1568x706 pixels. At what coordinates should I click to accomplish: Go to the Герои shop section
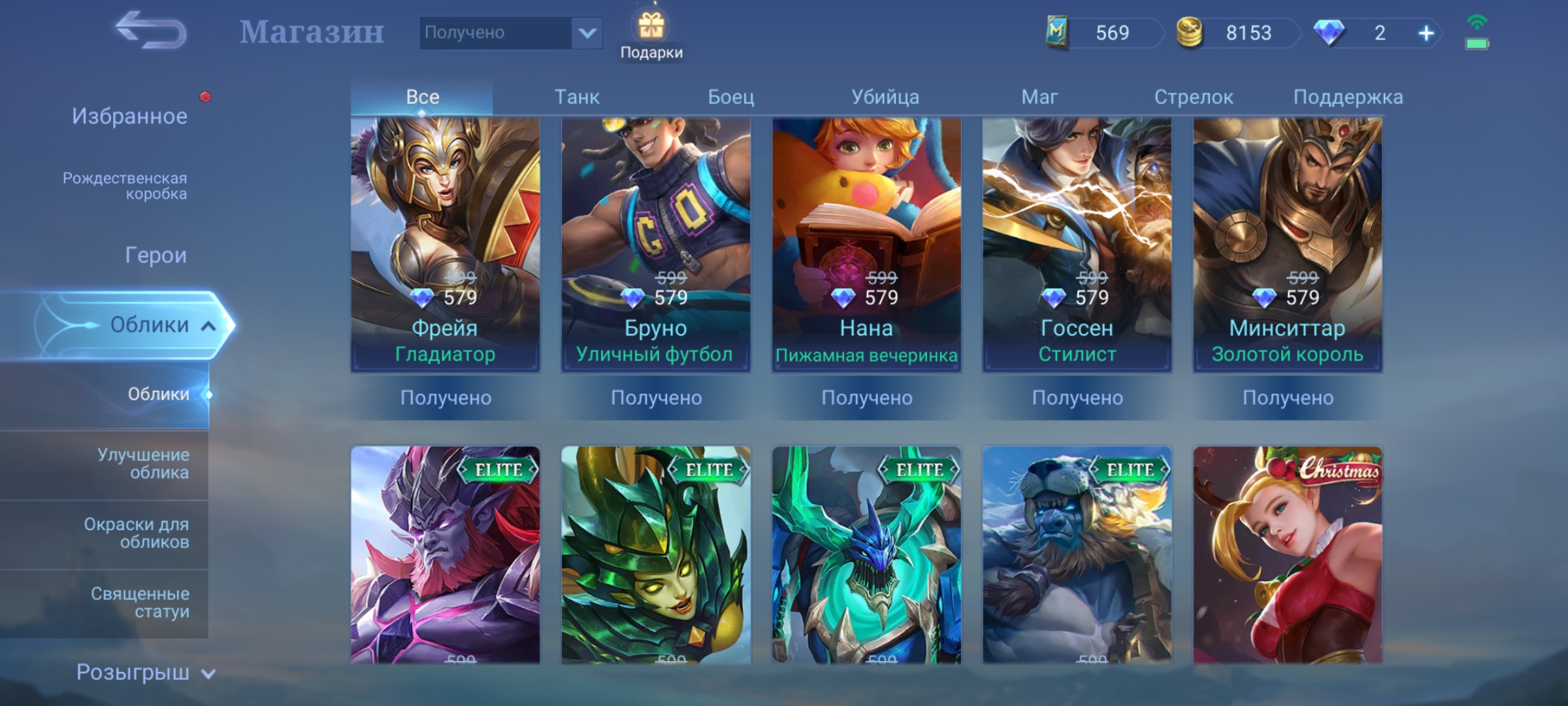click(155, 255)
